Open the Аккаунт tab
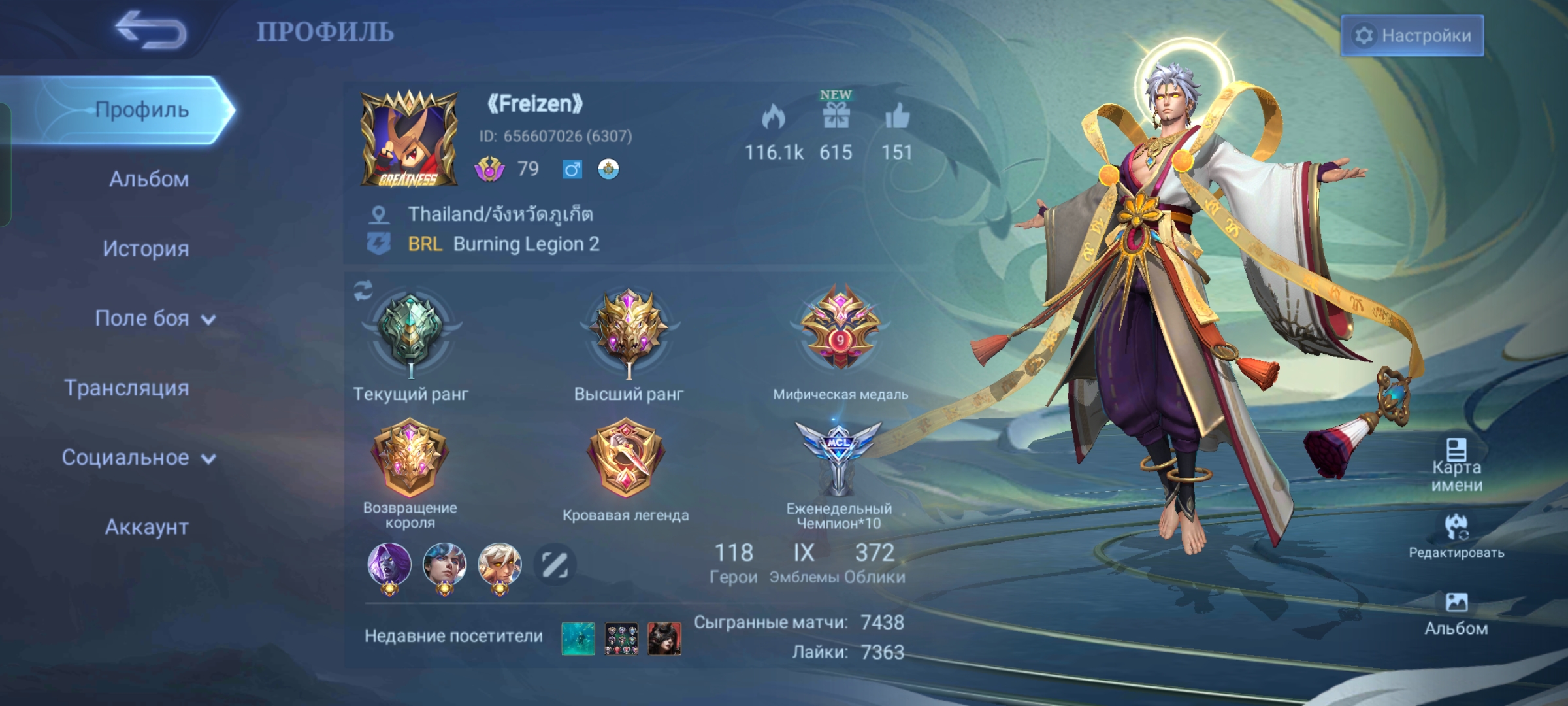1568x706 pixels. coord(146,527)
